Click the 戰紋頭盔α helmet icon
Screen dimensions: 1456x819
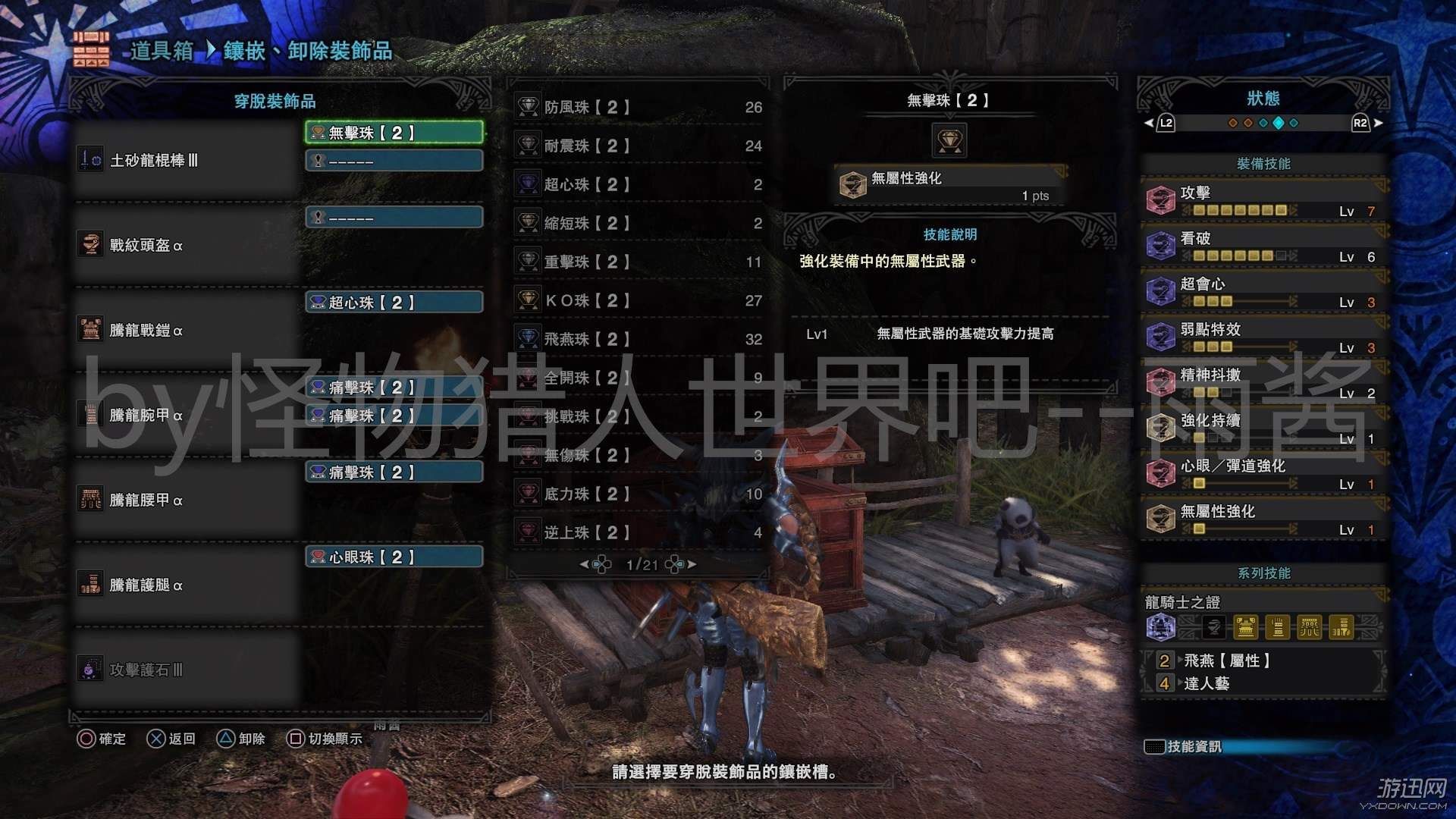coord(90,245)
